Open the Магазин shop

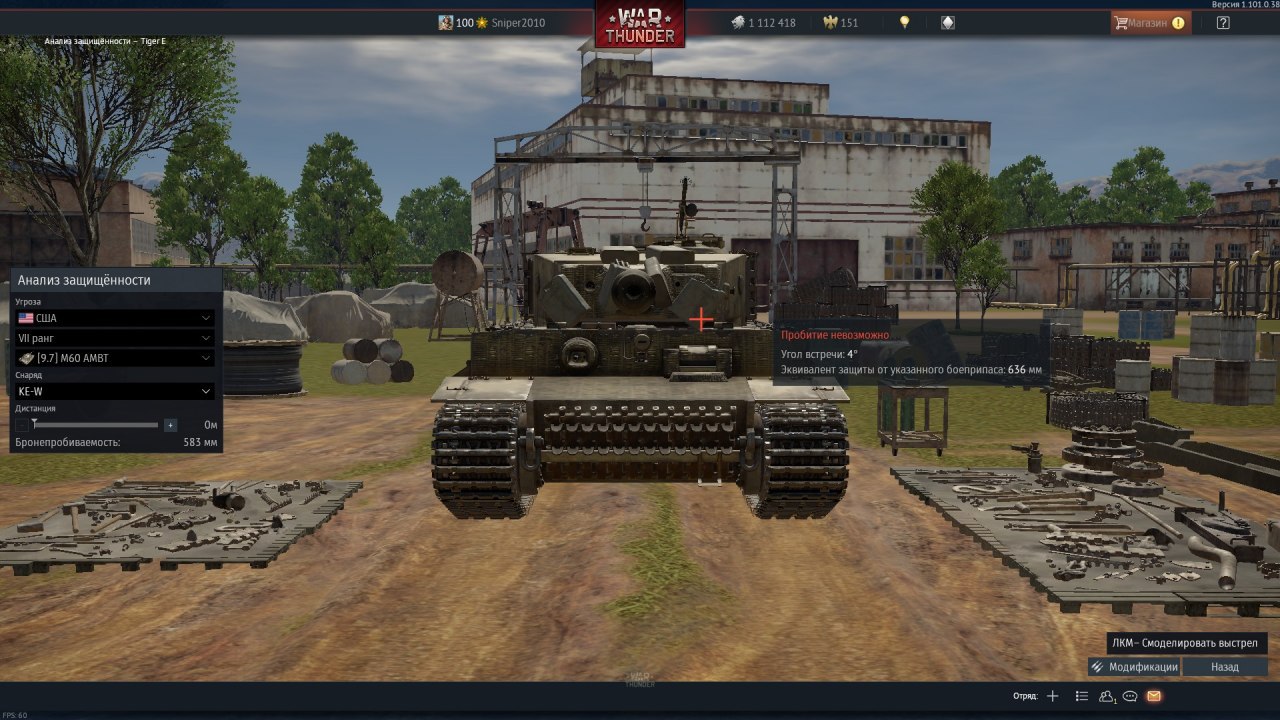tap(1150, 22)
